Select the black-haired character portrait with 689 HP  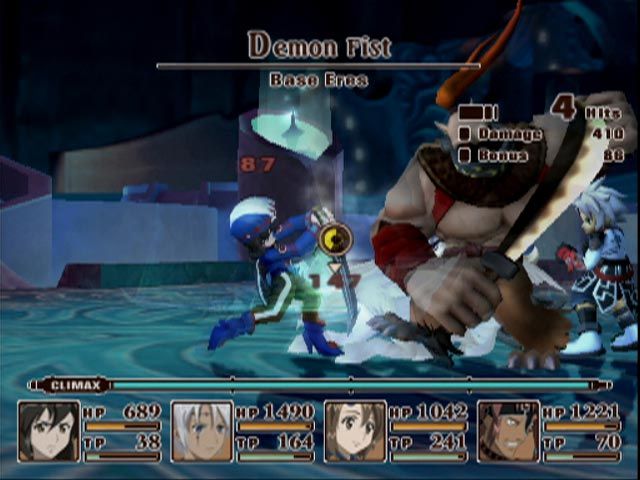[x=49, y=431]
